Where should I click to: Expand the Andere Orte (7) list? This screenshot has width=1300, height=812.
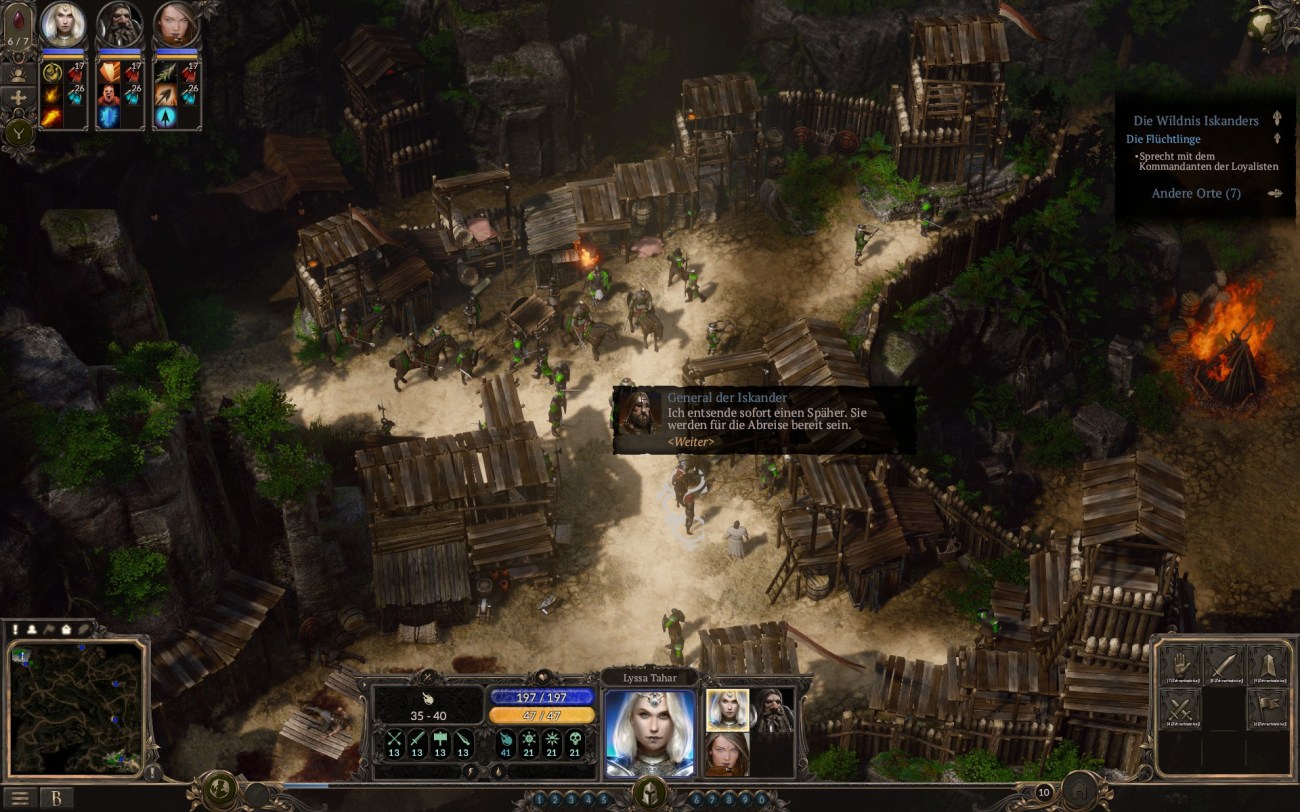coord(1196,193)
